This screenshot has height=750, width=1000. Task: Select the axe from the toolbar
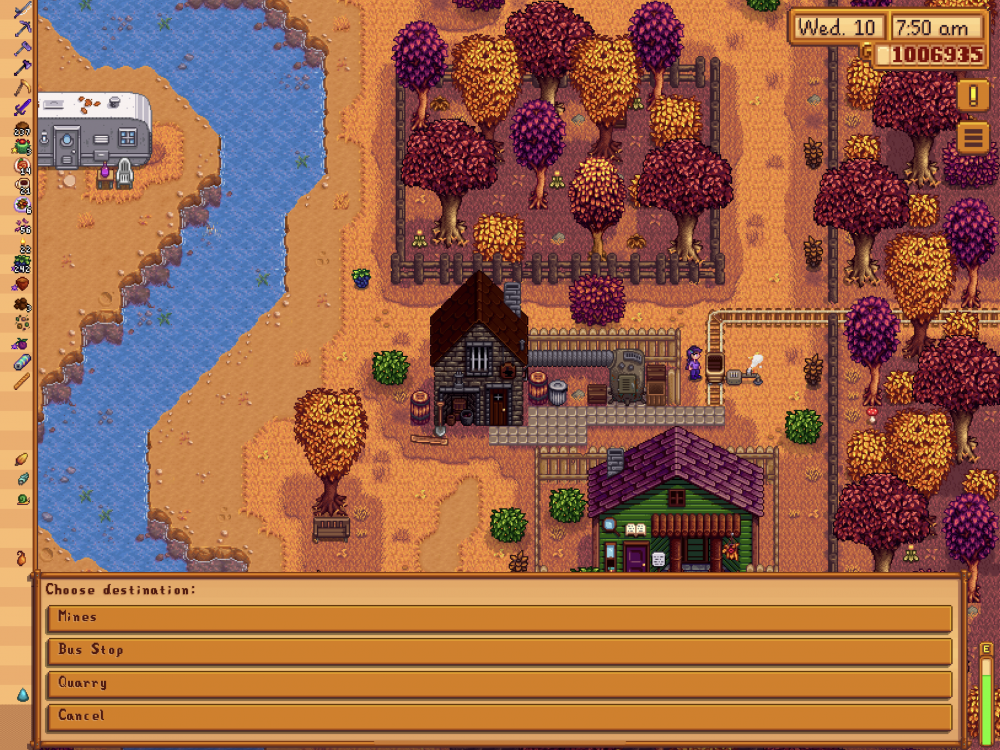pos(22,68)
